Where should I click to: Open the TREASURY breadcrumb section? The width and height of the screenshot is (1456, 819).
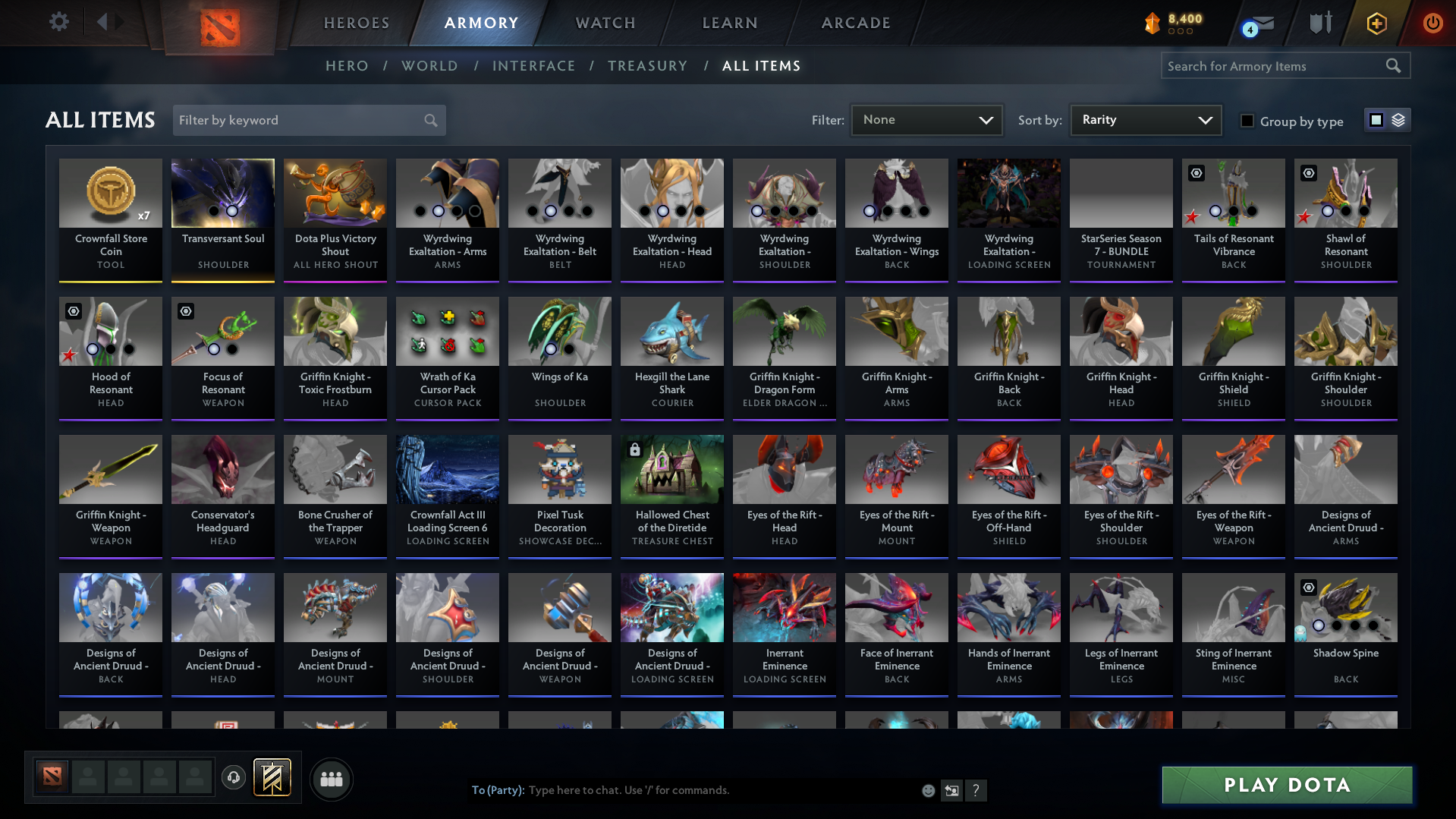click(x=647, y=65)
